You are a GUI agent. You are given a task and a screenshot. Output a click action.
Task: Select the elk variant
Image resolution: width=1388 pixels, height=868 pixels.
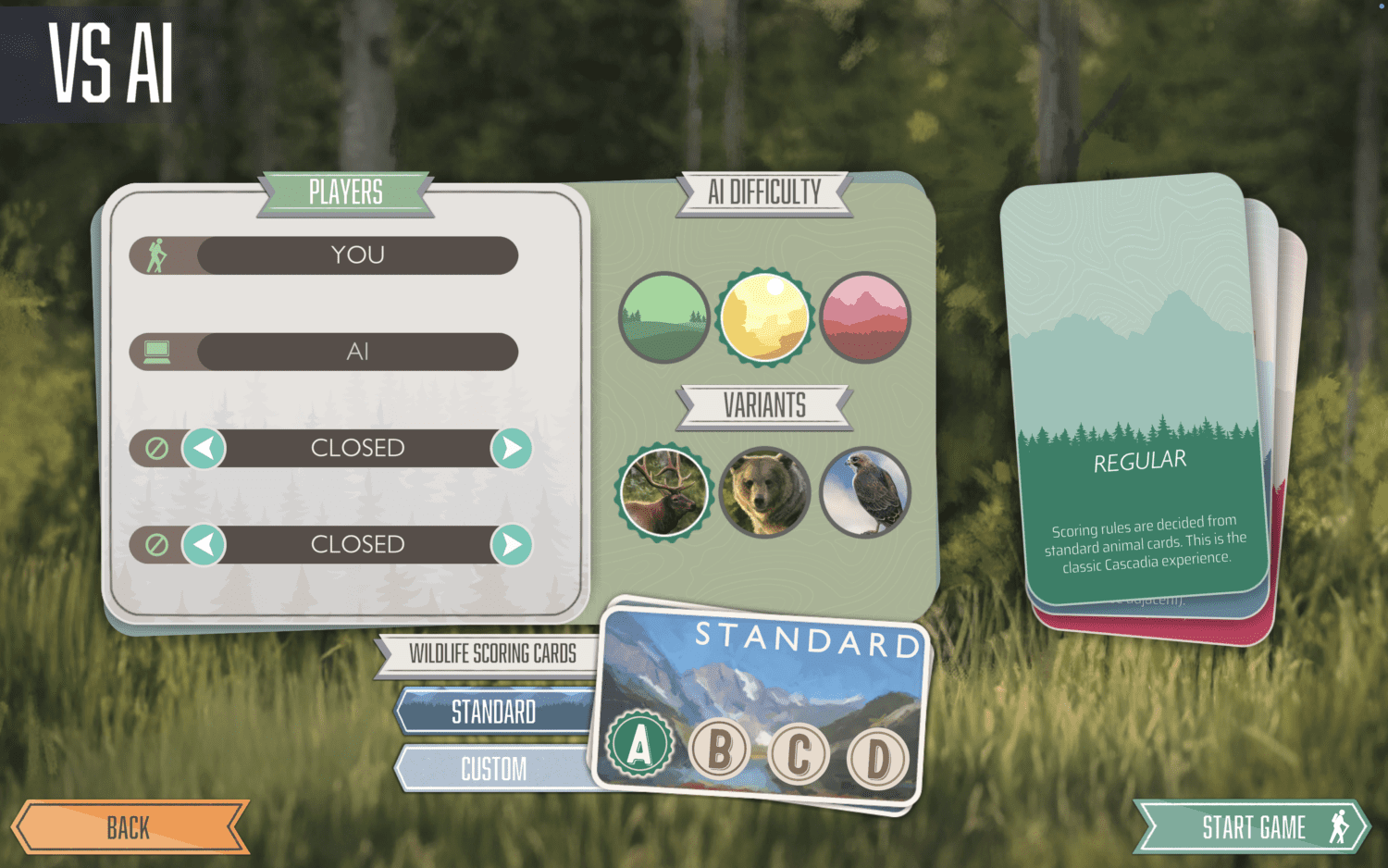[663, 492]
